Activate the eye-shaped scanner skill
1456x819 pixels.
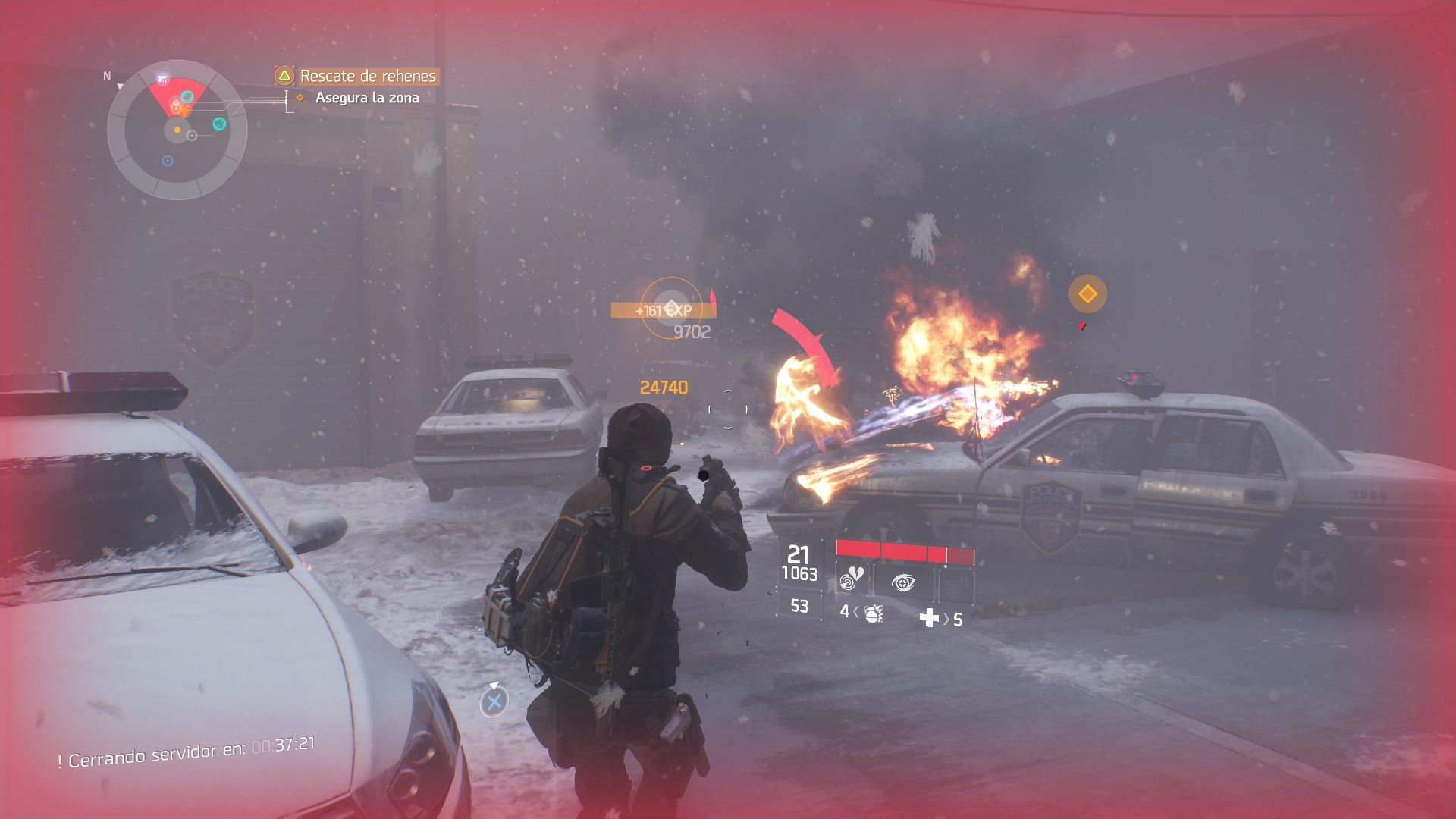(x=903, y=582)
